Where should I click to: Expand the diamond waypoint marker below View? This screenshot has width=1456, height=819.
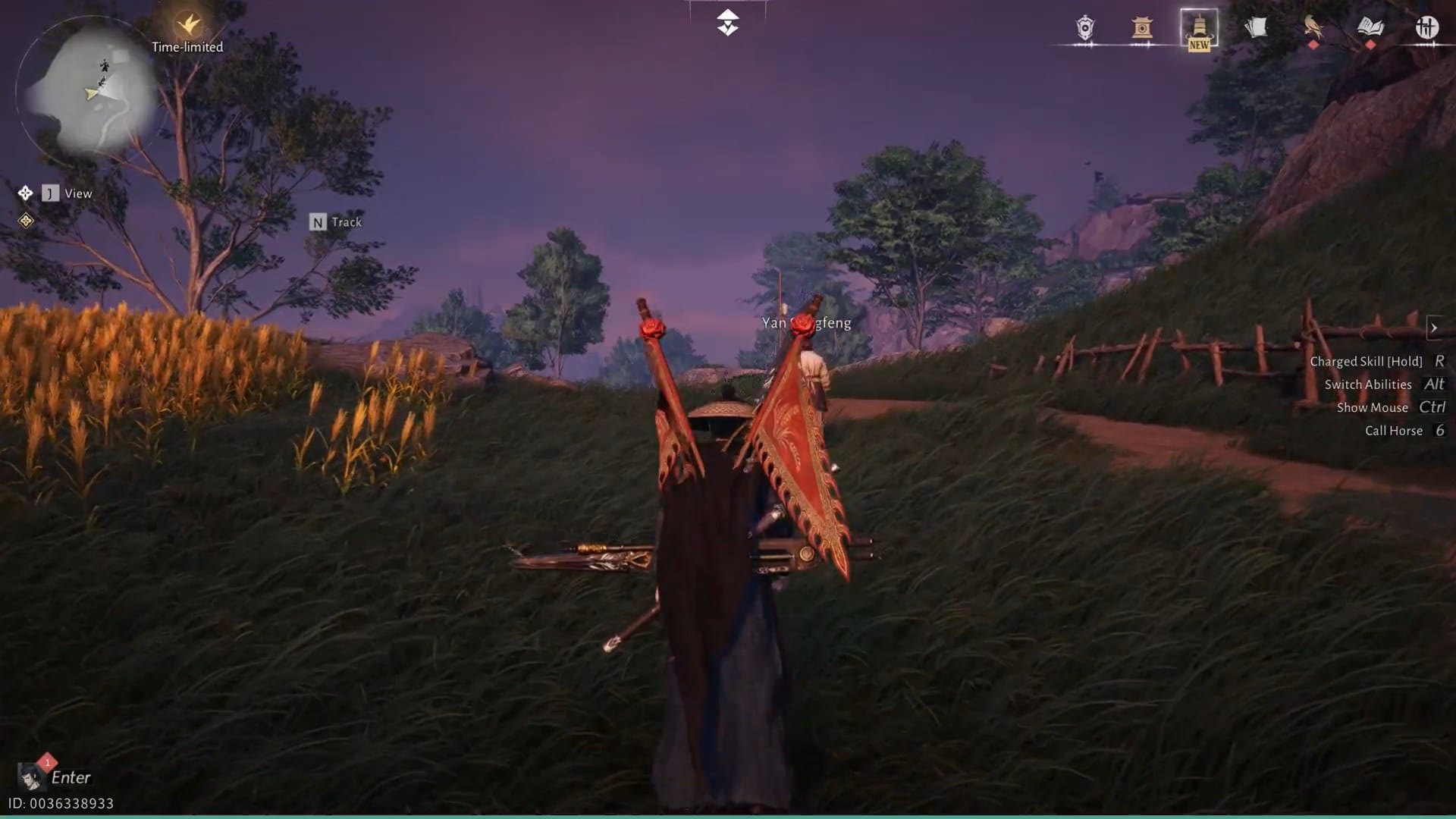click(x=27, y=223)
